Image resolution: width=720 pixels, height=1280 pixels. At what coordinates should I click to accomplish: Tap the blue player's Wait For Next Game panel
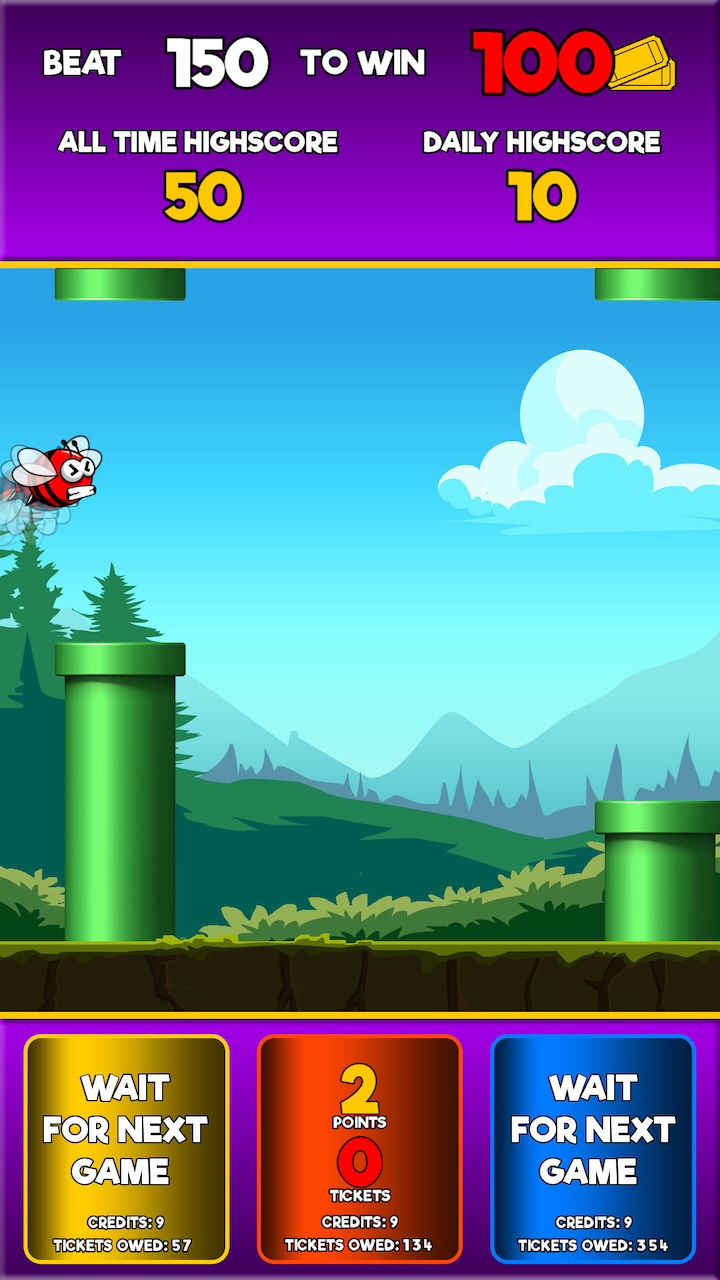point(593,1148)
